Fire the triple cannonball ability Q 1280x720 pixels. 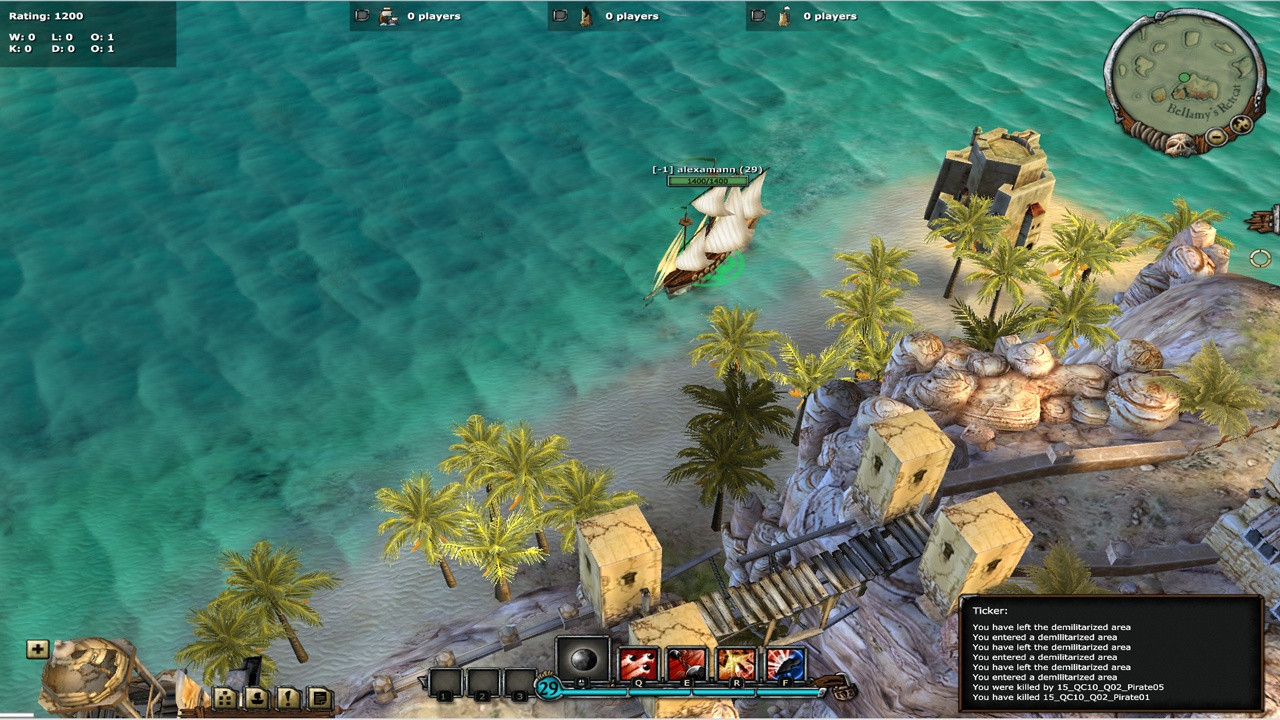tap(638, 664)
